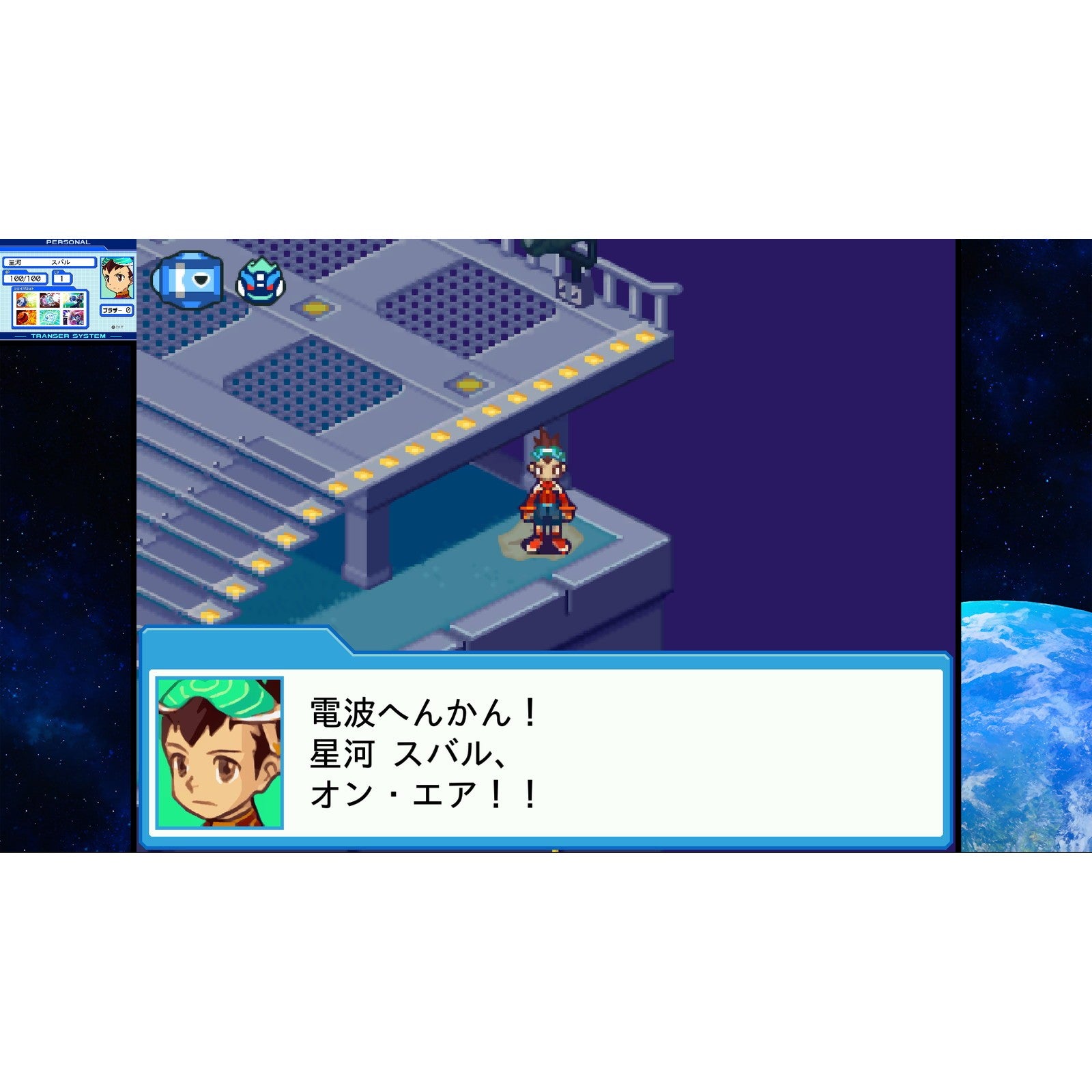Expand the PERSONAL header banner
Viewport: 1092px width, 1092px height.
coord(67,242)
